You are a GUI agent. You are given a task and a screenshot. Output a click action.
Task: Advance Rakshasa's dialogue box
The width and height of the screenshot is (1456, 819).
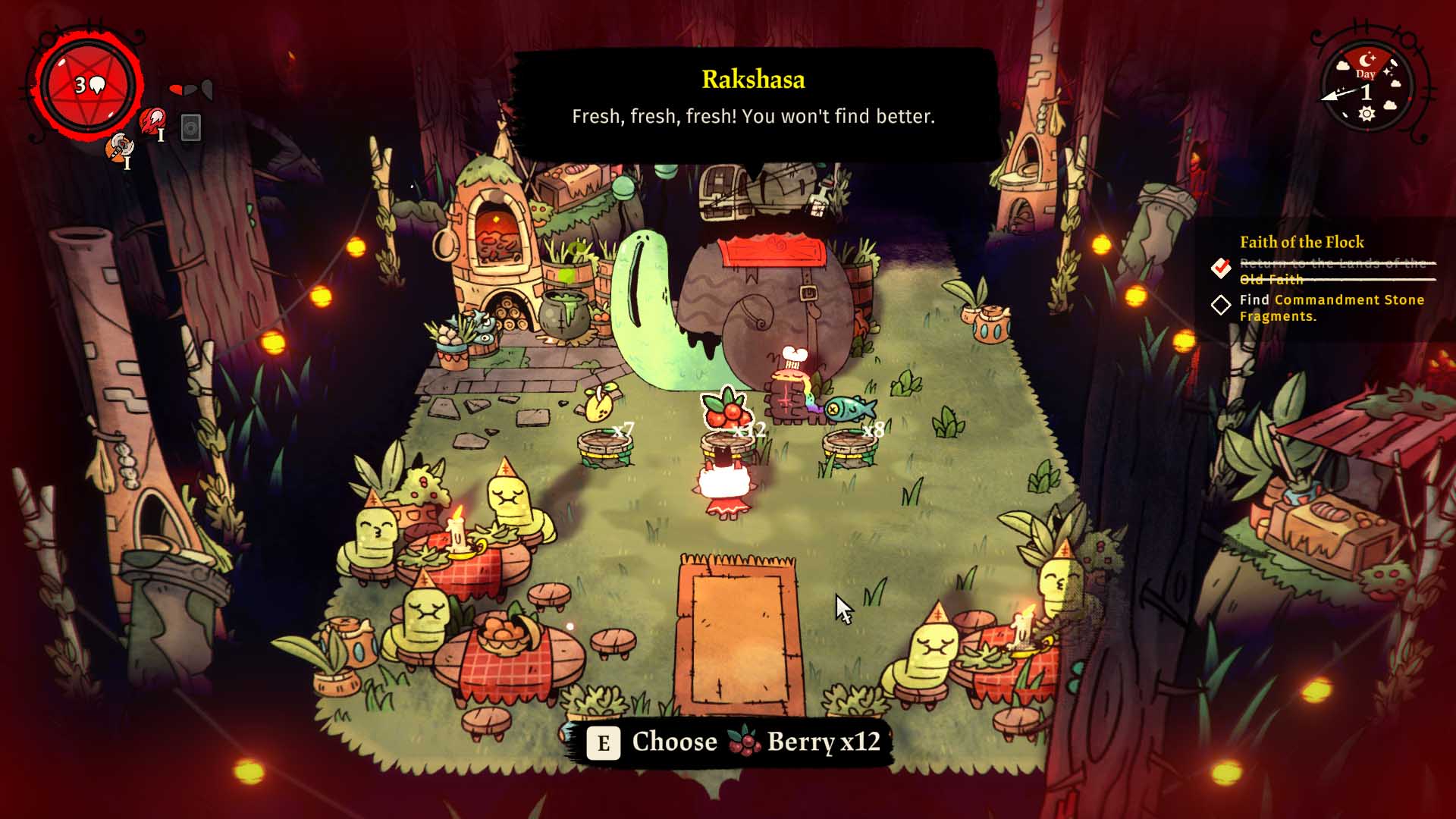click(753, 105)
